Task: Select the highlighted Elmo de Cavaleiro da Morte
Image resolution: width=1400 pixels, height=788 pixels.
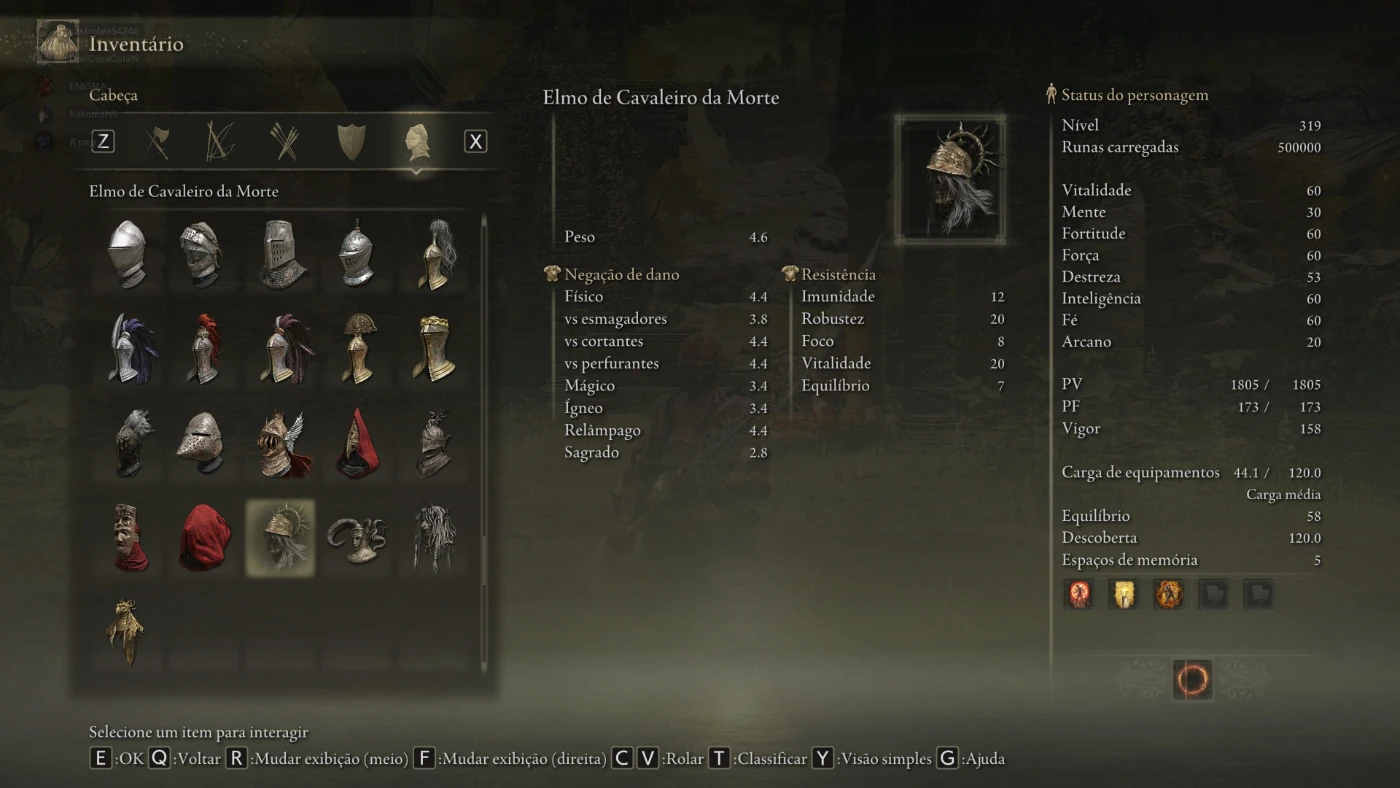Action: tap(281, 538)
